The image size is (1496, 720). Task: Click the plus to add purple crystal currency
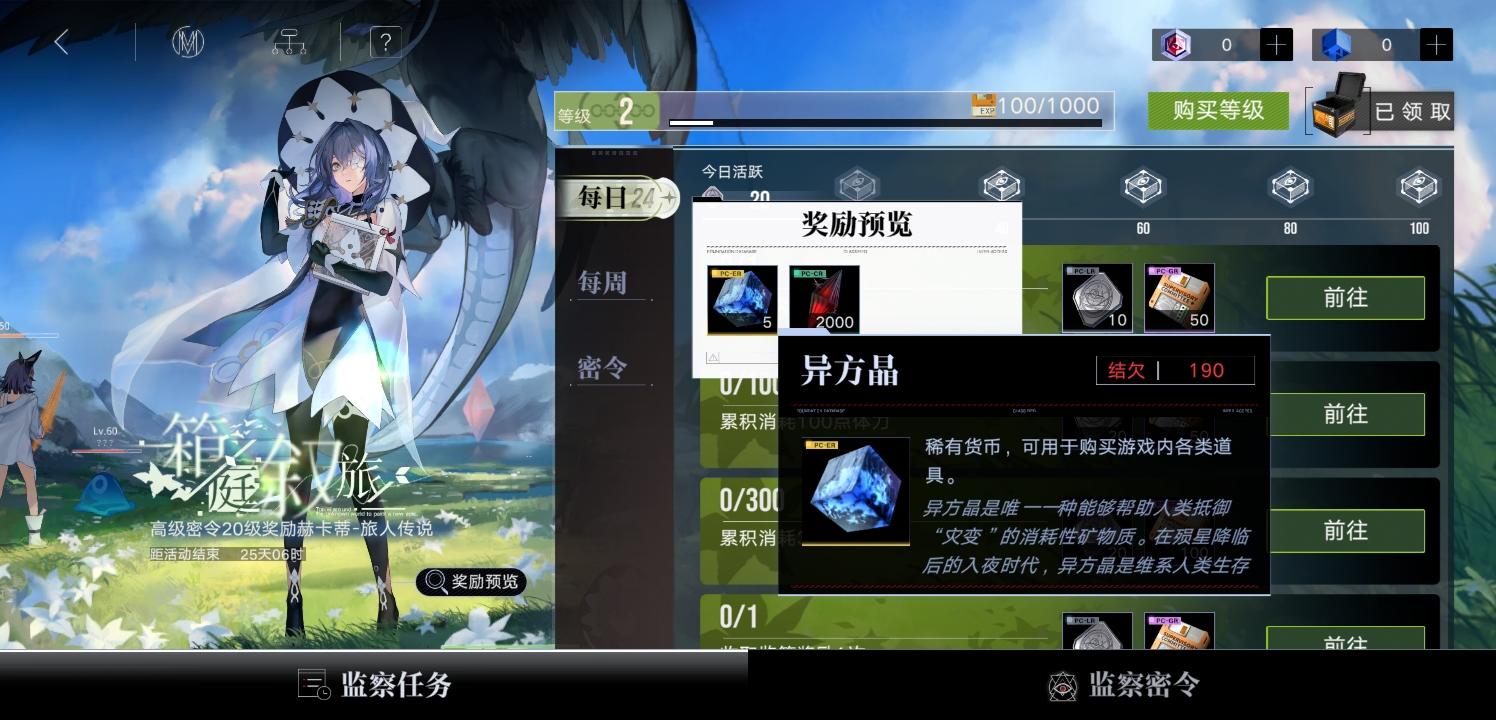(x=1276, y=44)
